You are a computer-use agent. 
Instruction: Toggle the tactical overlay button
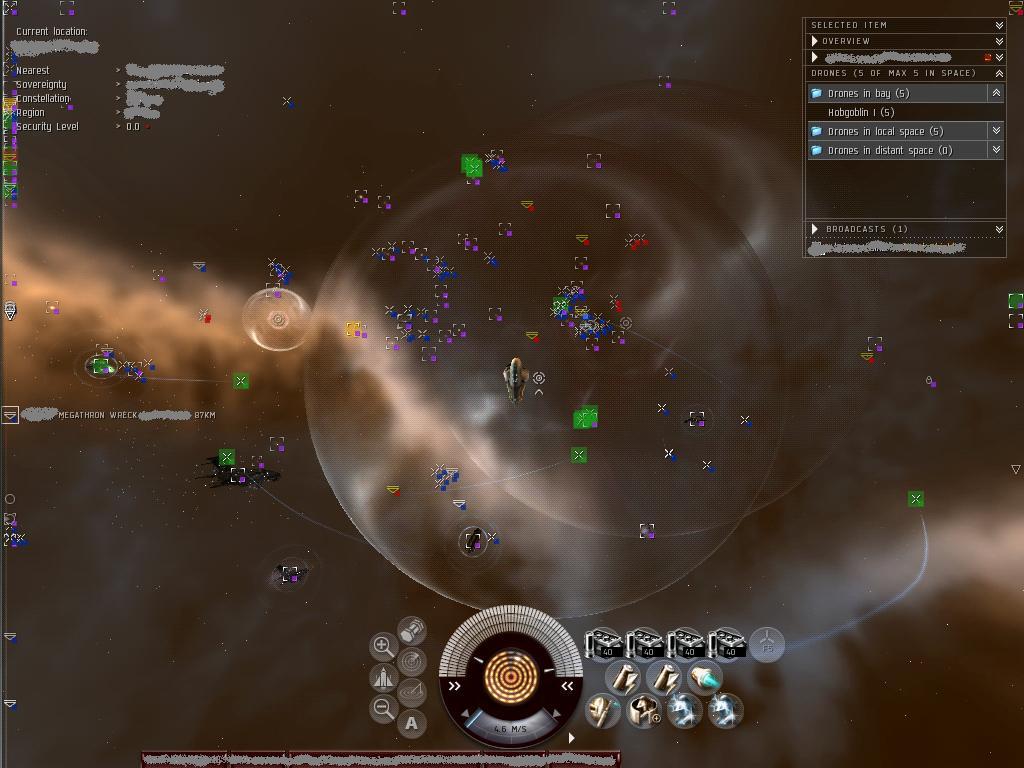411,692
